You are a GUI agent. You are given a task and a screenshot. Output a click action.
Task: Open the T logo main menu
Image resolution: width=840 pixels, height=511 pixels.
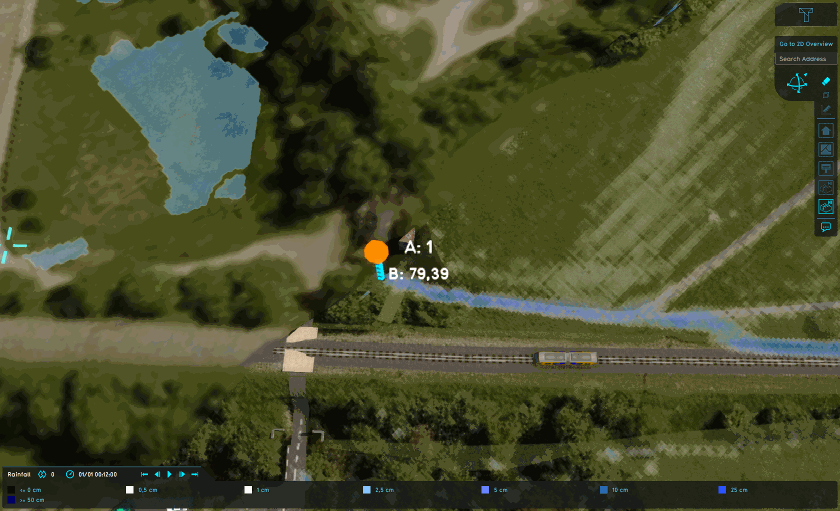[x=806, y=16]
